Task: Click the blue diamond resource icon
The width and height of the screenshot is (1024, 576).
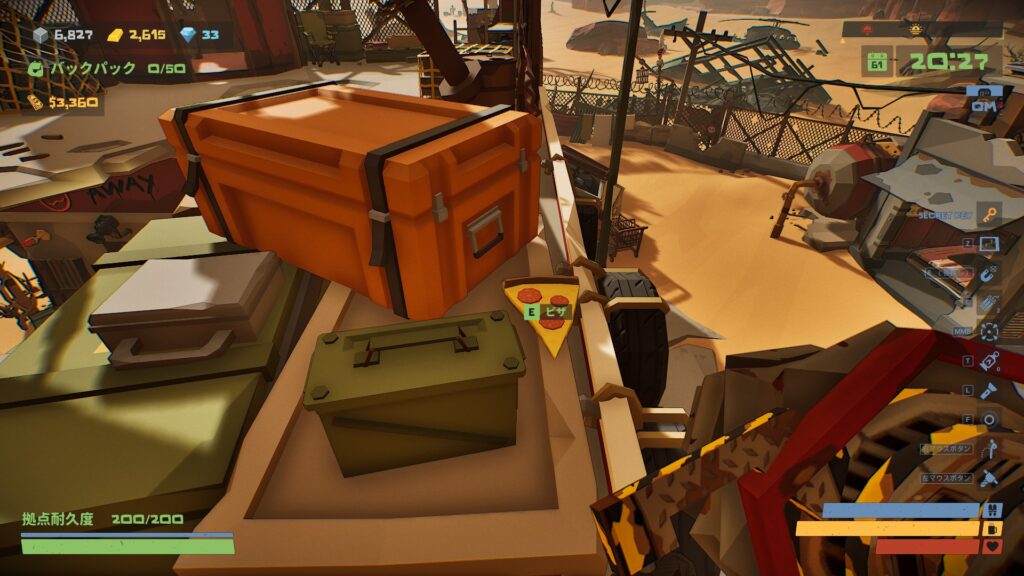Action: (188, 35)
